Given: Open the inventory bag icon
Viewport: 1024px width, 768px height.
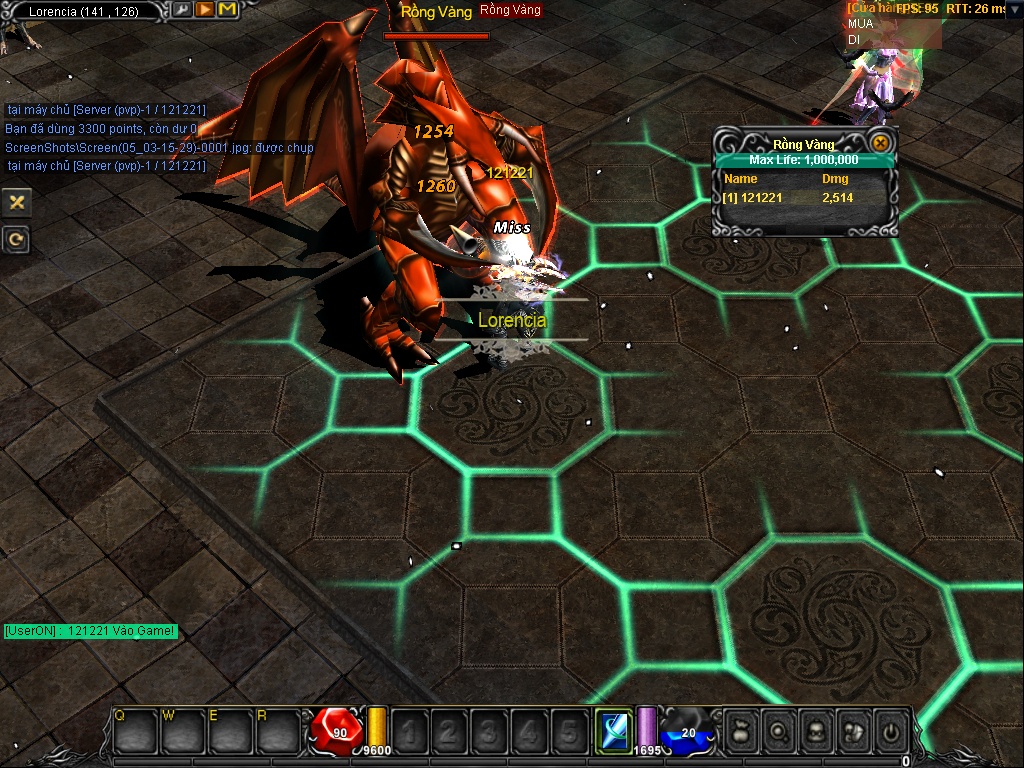Looking at the screenshot, I should point(739,731).
